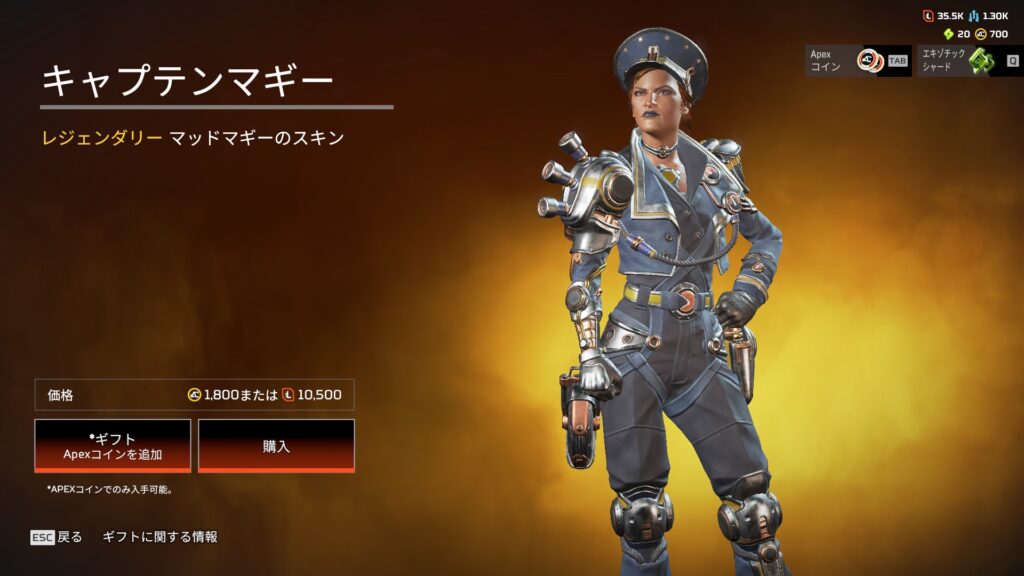1024x576 pixels.
Task: Open the エキゾチックシャード button
Action: tap(968, 60)
